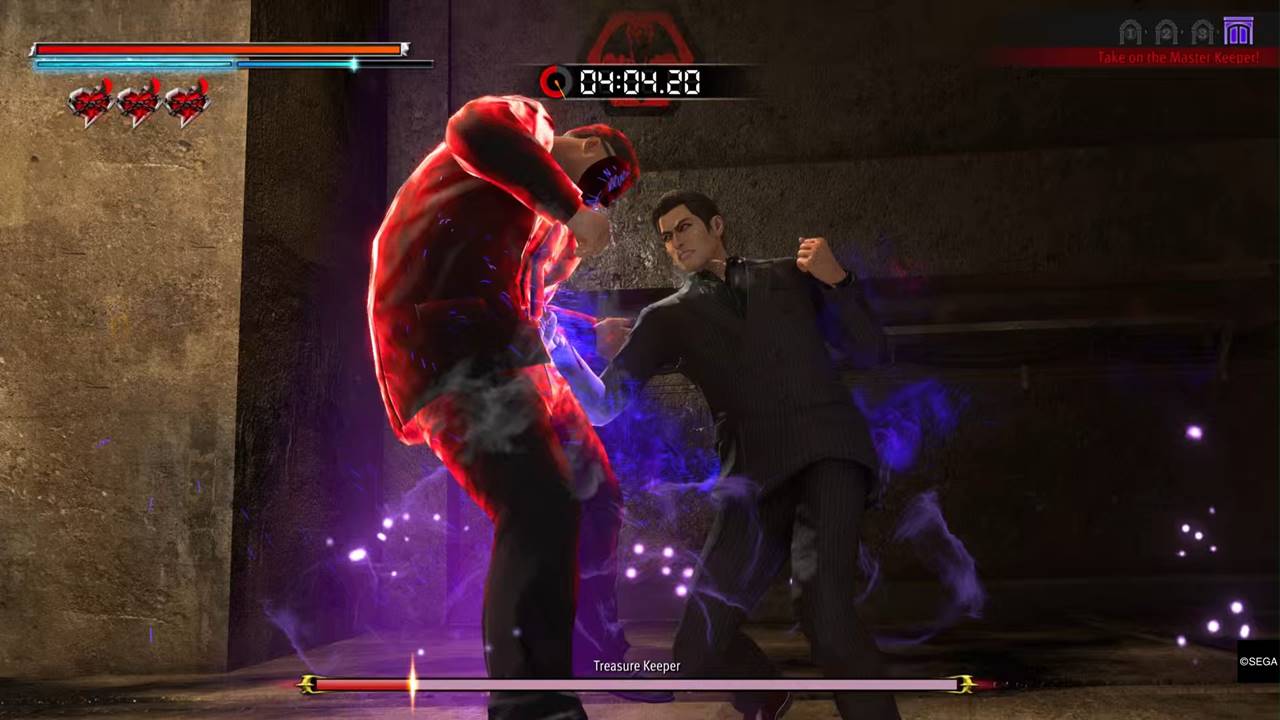This screenshot has width=1280, height=720.
Task: Click the stage 1 archway icon
Action: coord(1130,33)
